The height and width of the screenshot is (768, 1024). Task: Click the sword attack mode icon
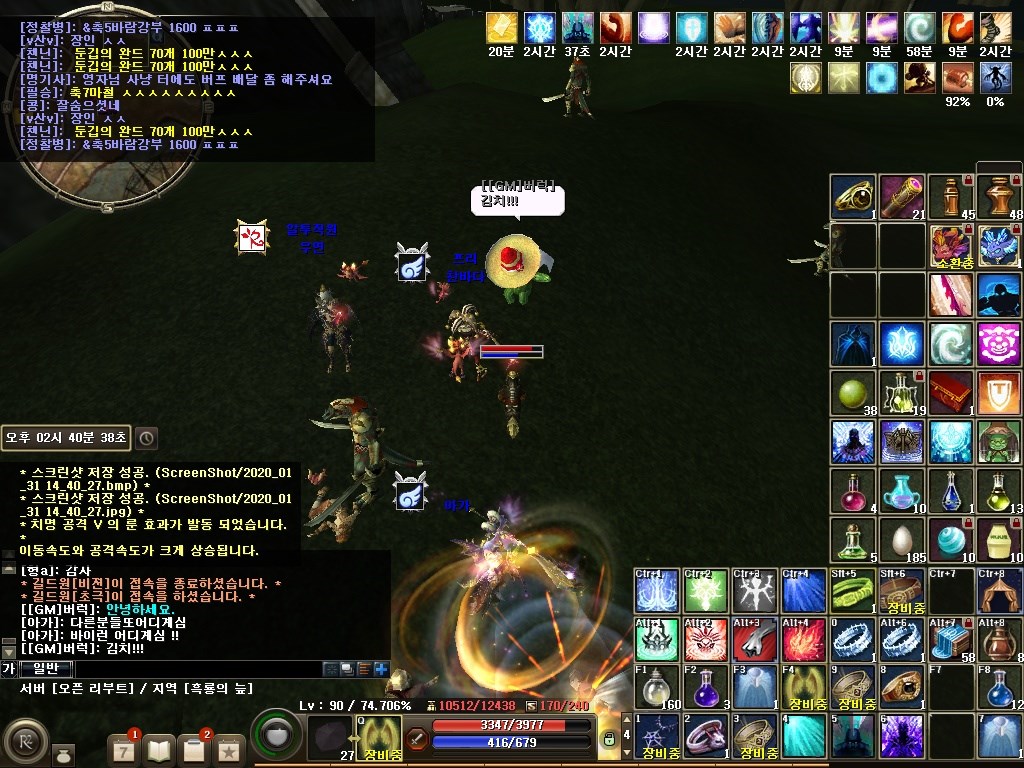pyautogui.click(x=417, y=740)
